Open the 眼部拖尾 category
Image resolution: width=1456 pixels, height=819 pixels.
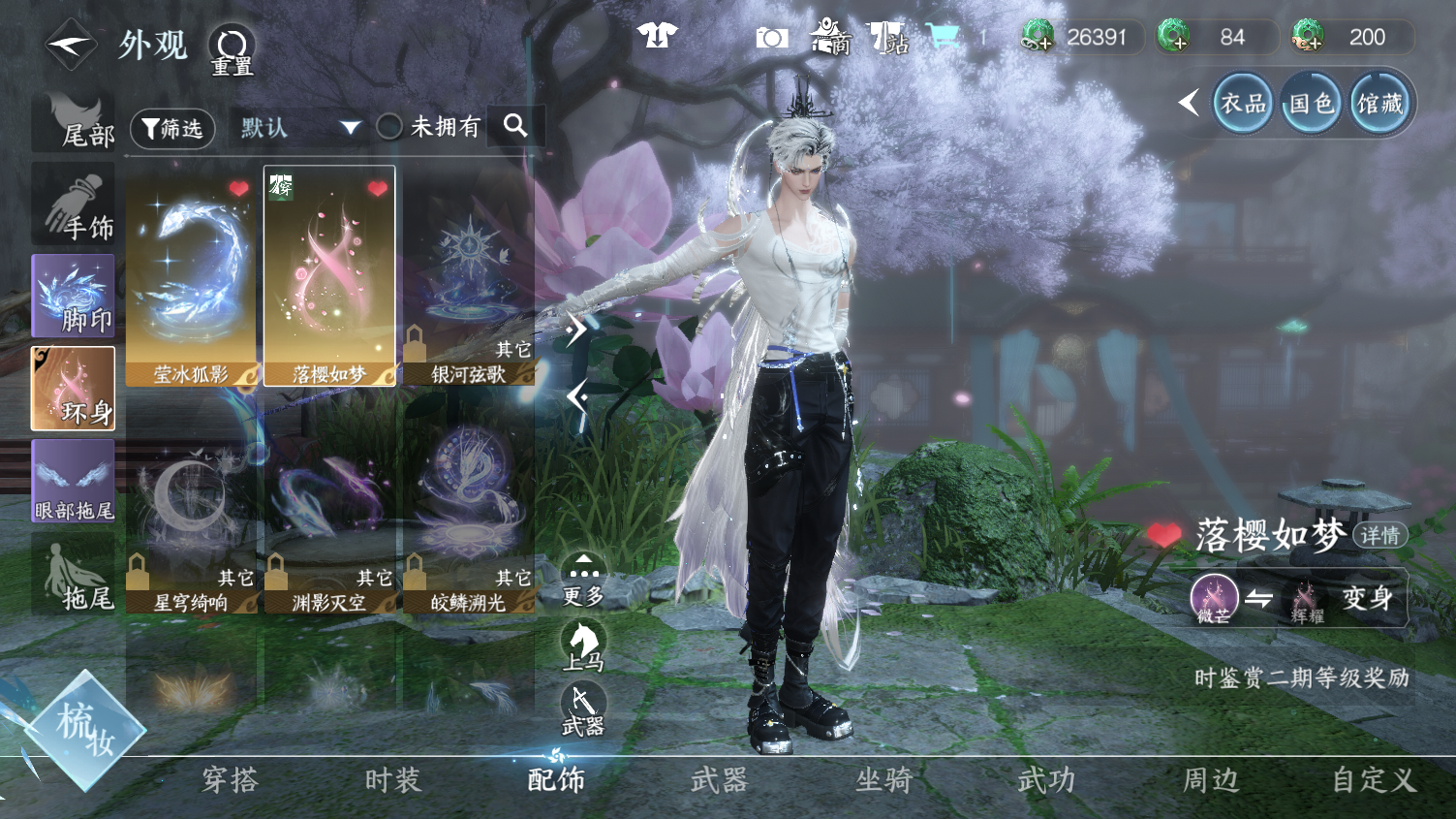tap(74, 482)
